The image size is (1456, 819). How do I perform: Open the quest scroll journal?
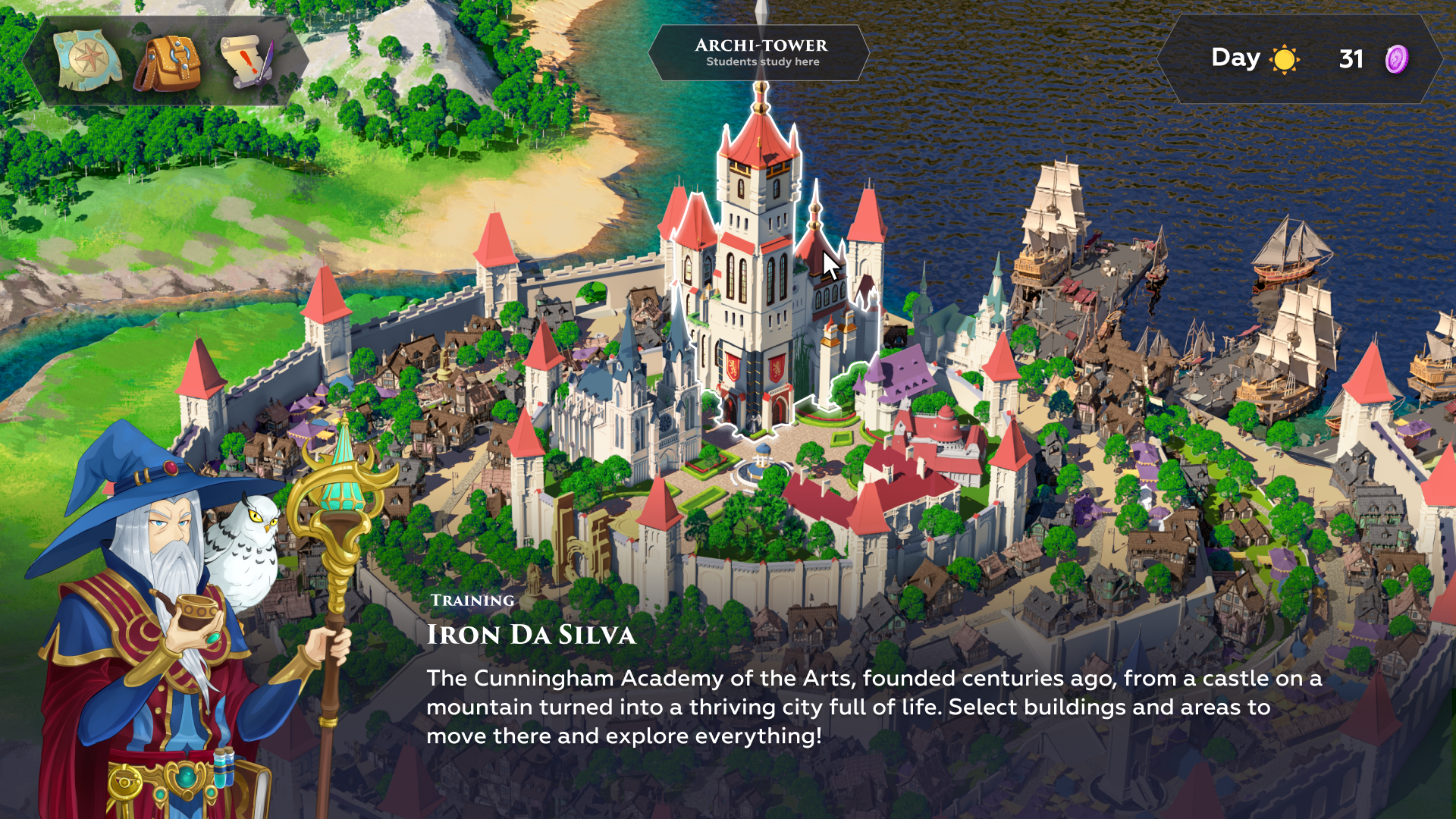click(x=246, y=61)
